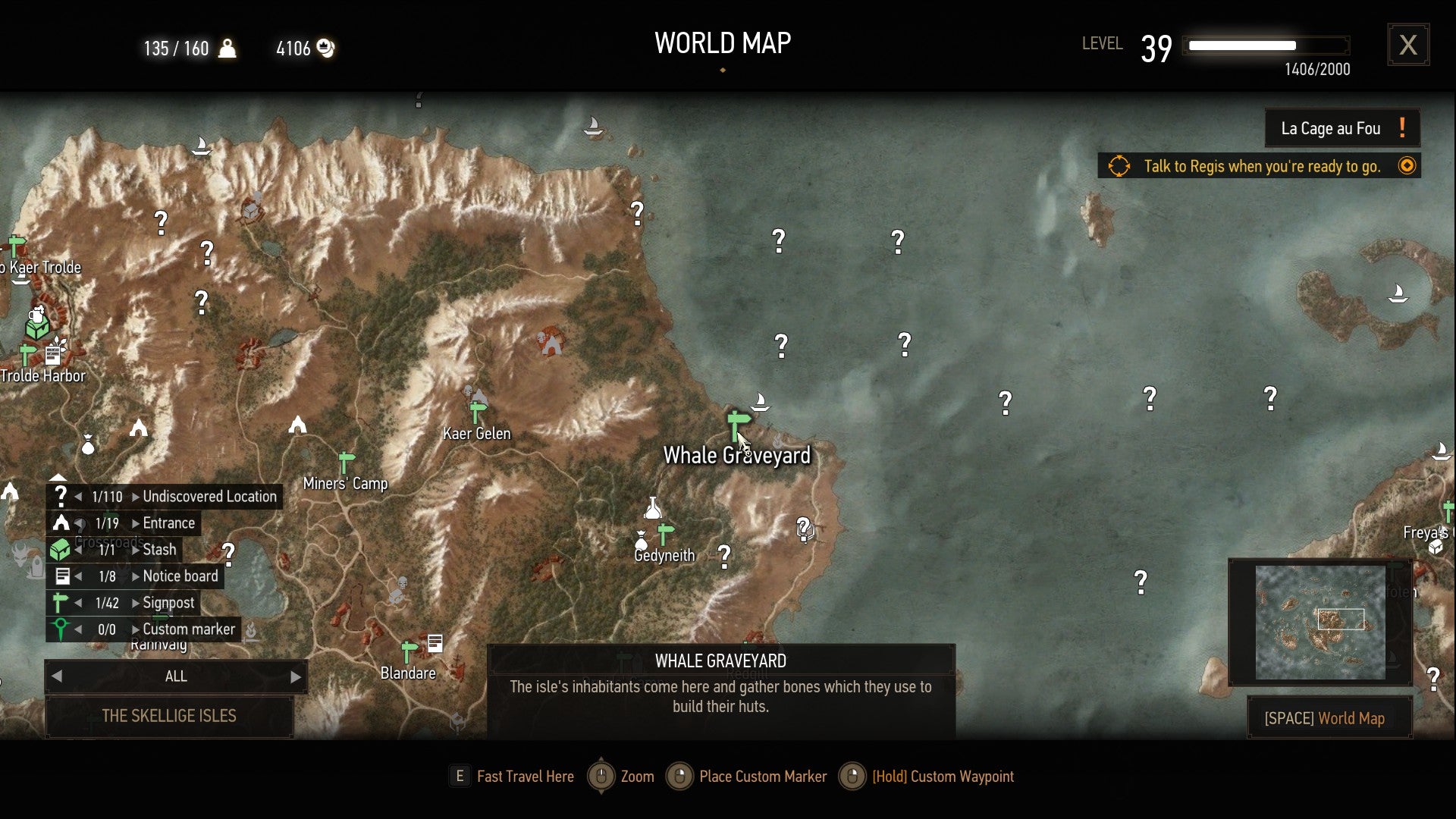Click the question mark east of Gedyneith
The width and height of the screenshot is (1456, 819).
coord(724,556)
